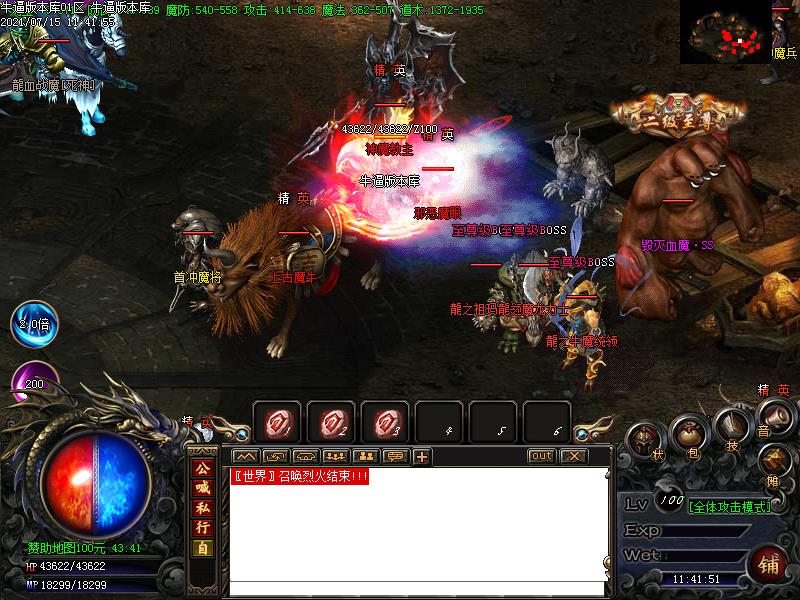Open the stall (摊) hammer icon
Image resolution: width=800 pixels, height=600 pixels.
773,460
